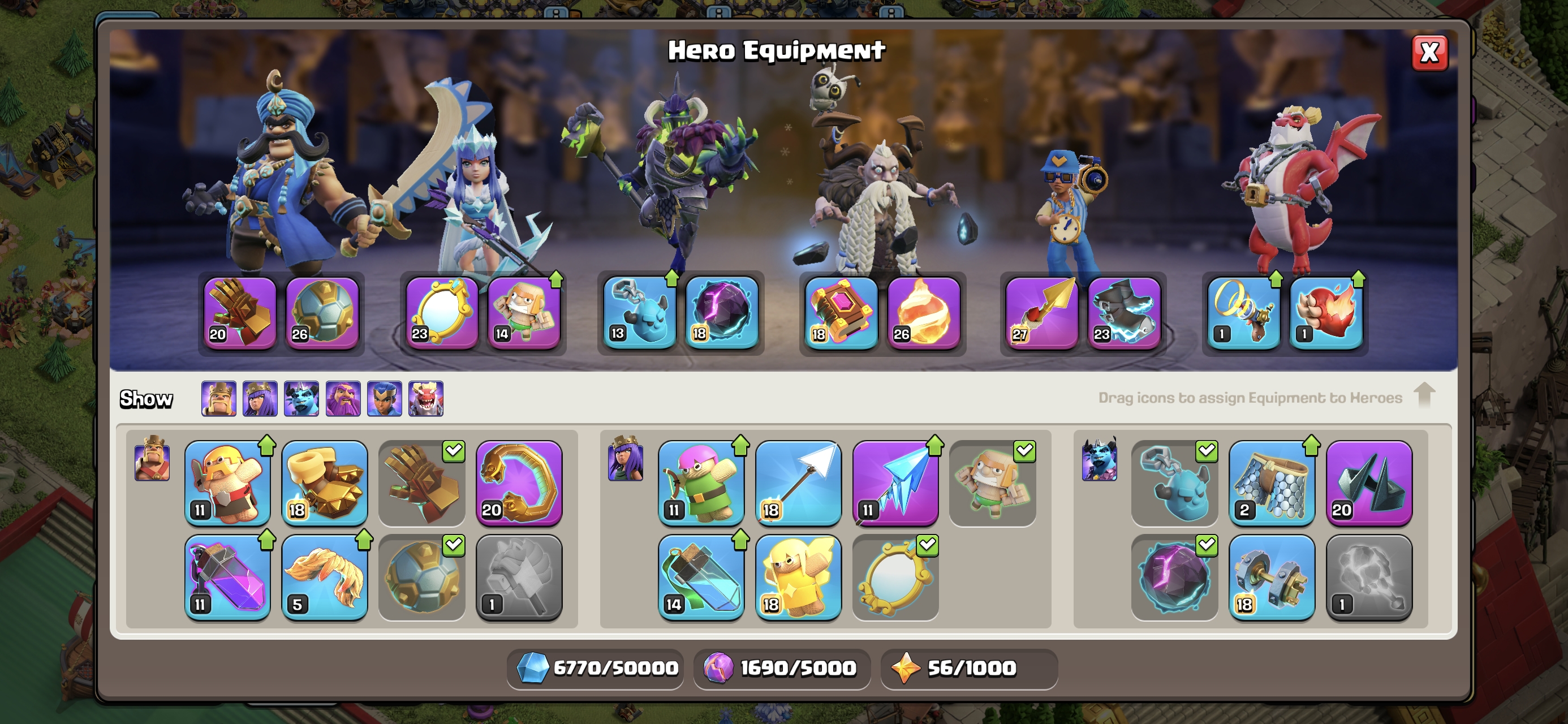Toggle the Royal Champion equipment filter
This screenshot has height=724, width=1568.
click(384, 399)
